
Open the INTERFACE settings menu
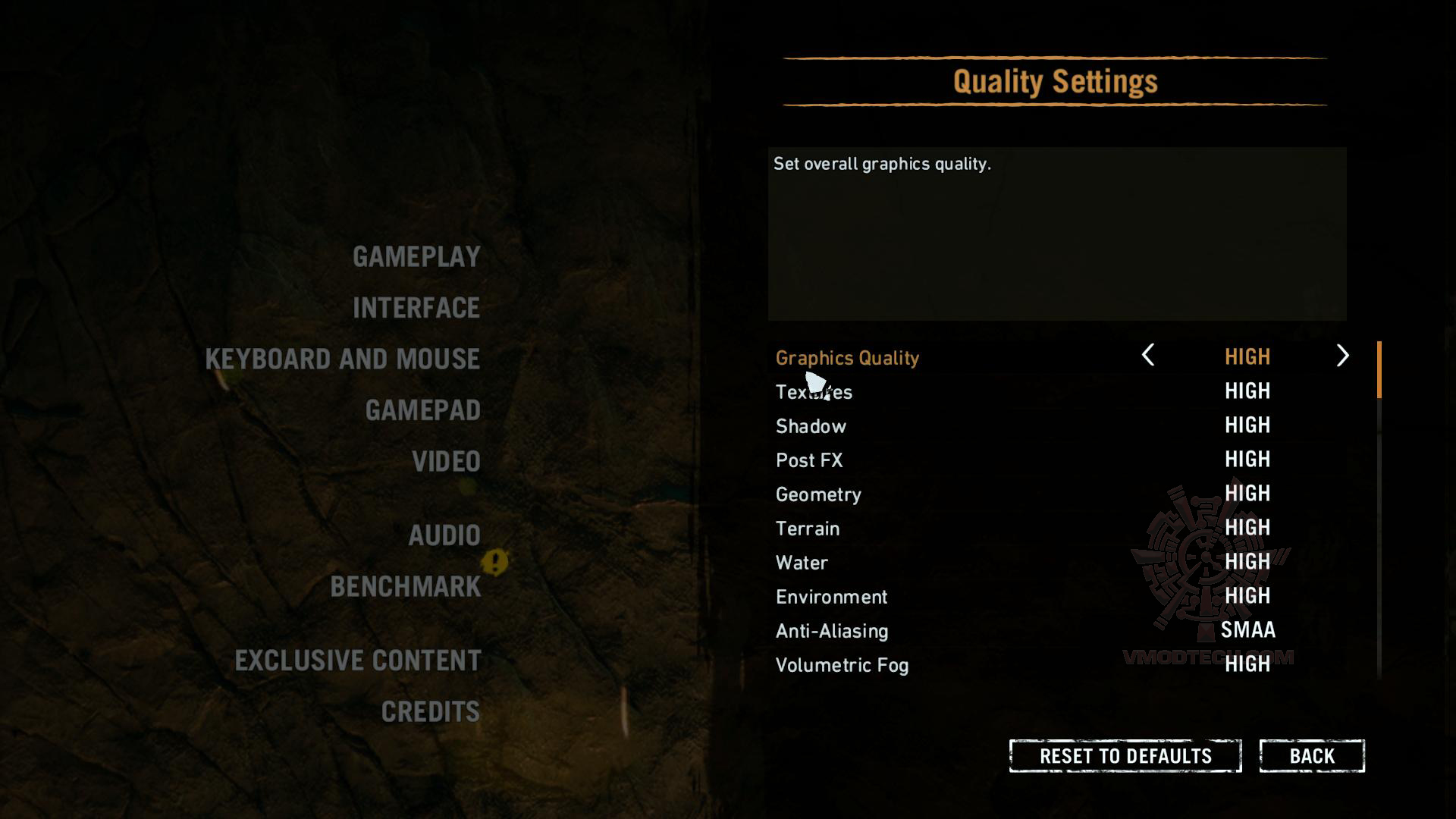415,308
